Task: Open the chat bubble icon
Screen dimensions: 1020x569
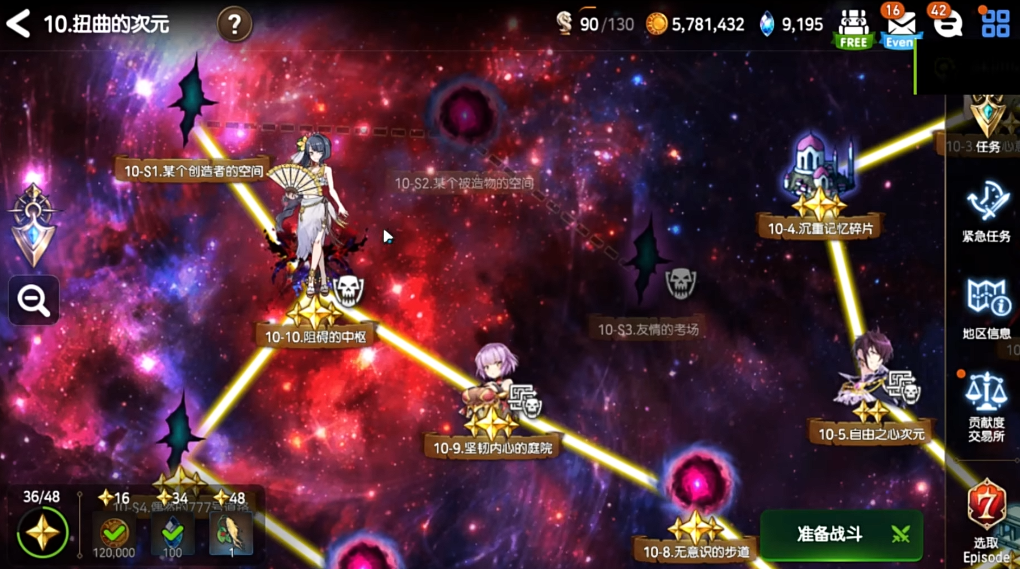Action: click(x=946, y=24)
